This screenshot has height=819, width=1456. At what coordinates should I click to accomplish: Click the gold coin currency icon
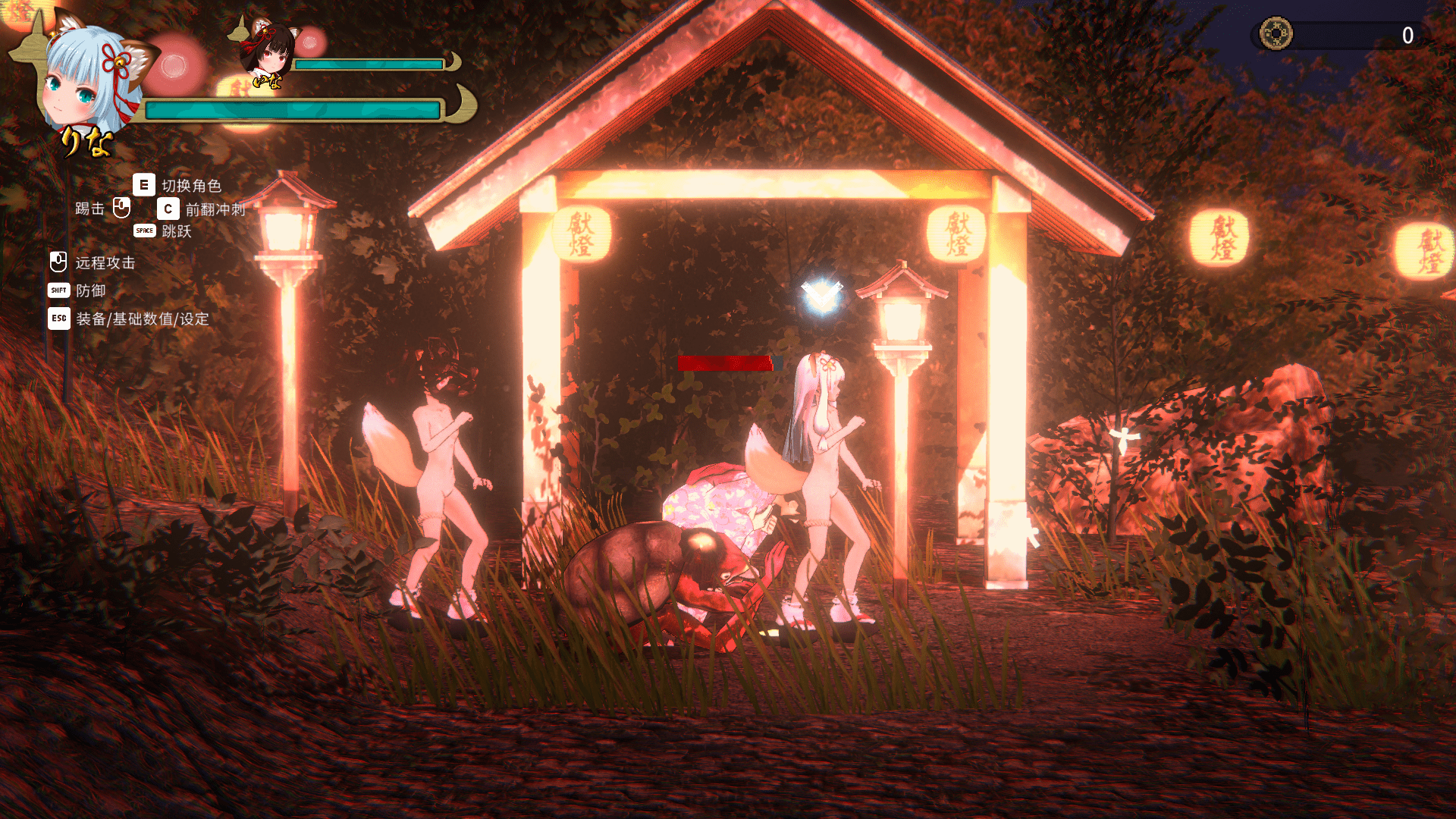(x=1276, y=34)
